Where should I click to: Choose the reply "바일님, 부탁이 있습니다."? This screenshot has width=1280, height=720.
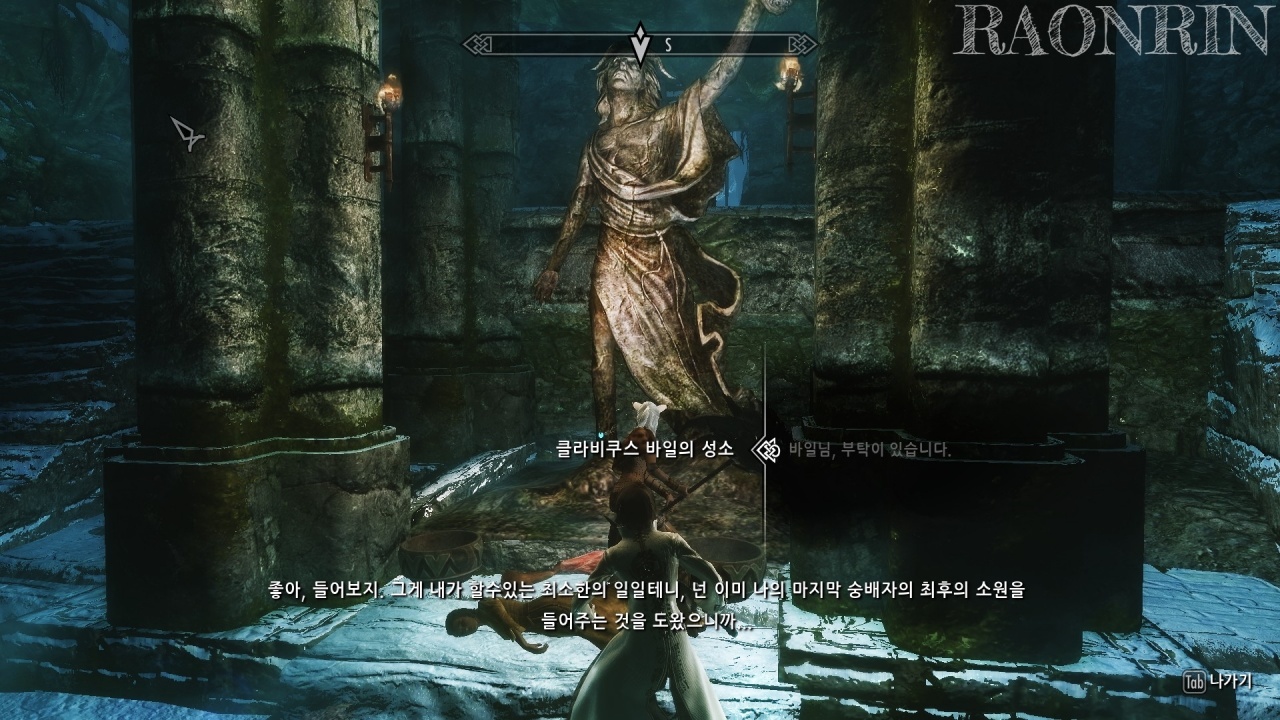pos(869,450)
